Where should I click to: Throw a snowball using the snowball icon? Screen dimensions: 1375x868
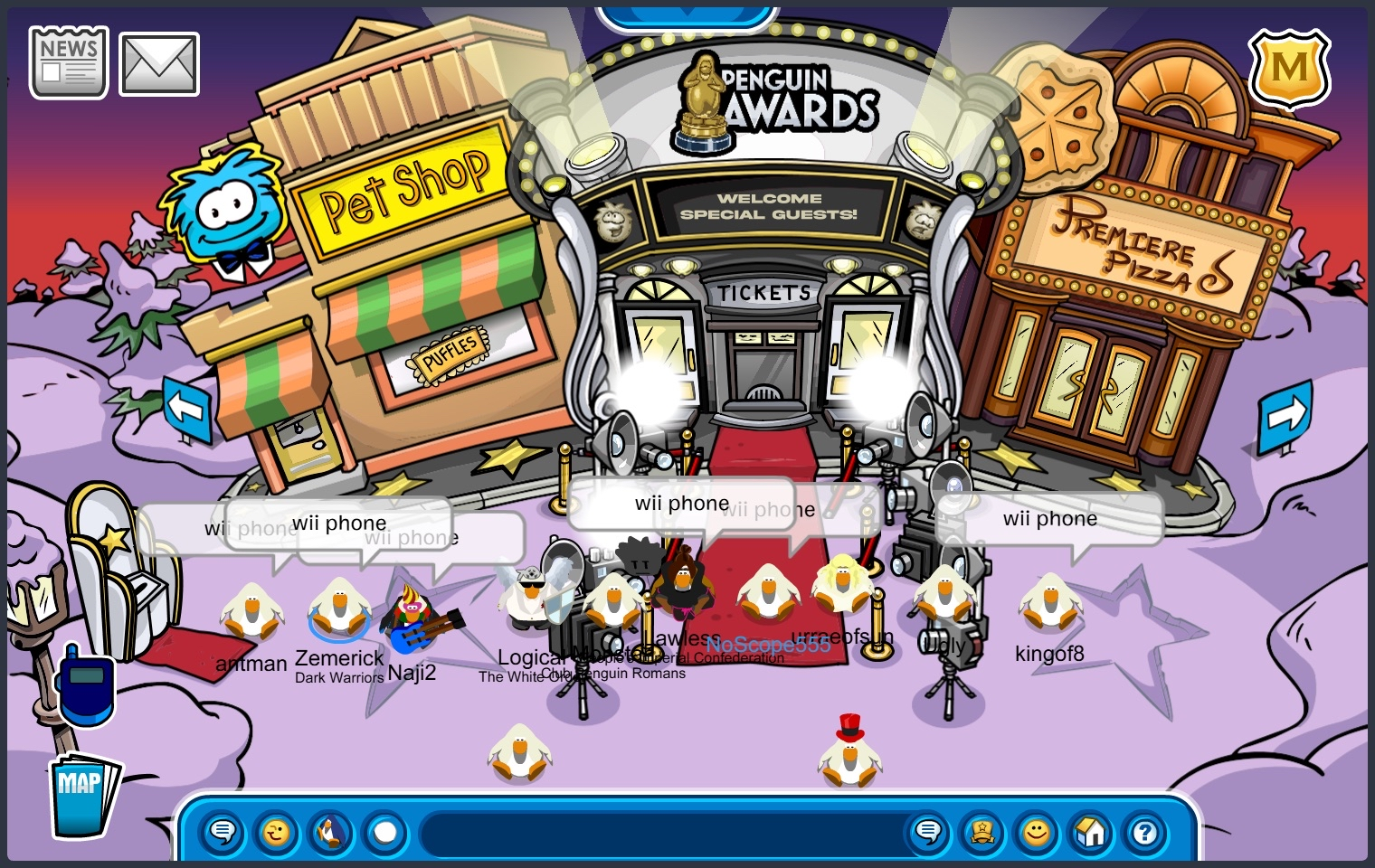(x=386, y=834)
